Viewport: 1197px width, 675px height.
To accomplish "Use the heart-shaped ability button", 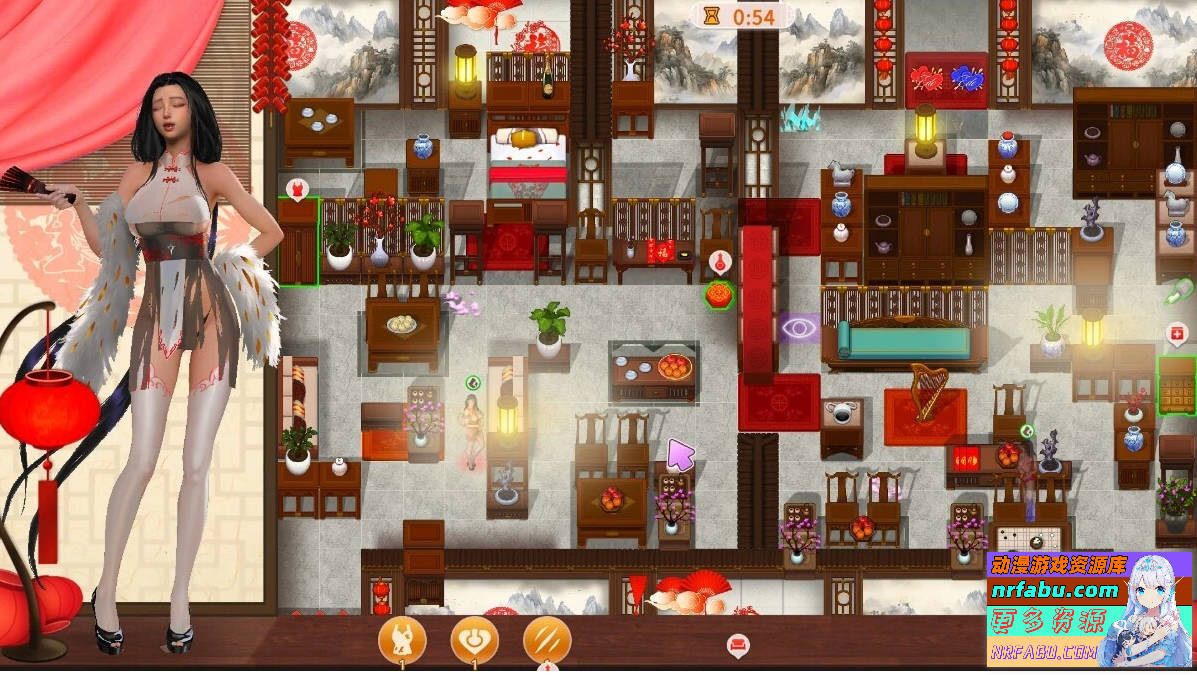I will (x=474, y=639).
